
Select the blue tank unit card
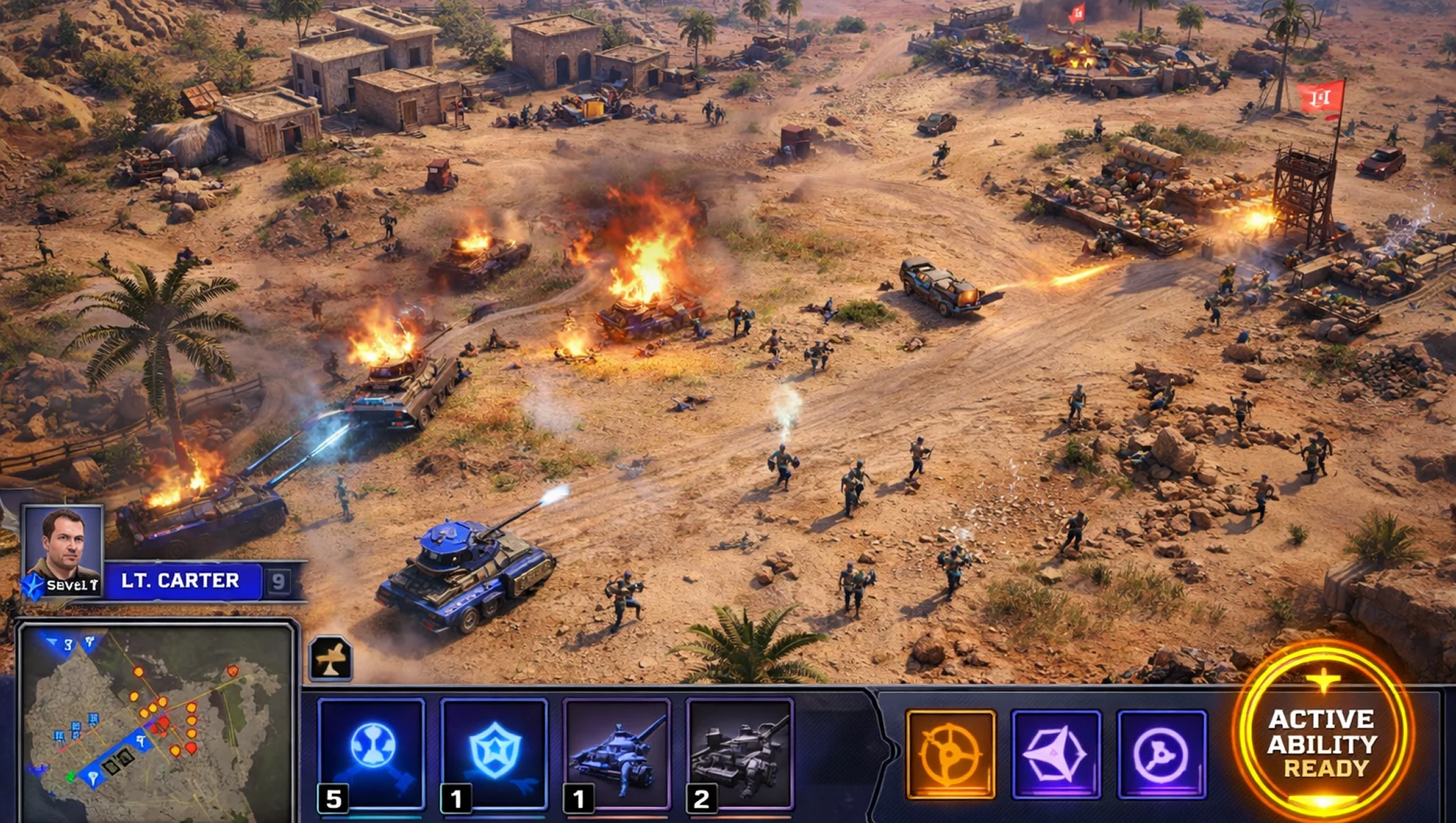(617, 754)
